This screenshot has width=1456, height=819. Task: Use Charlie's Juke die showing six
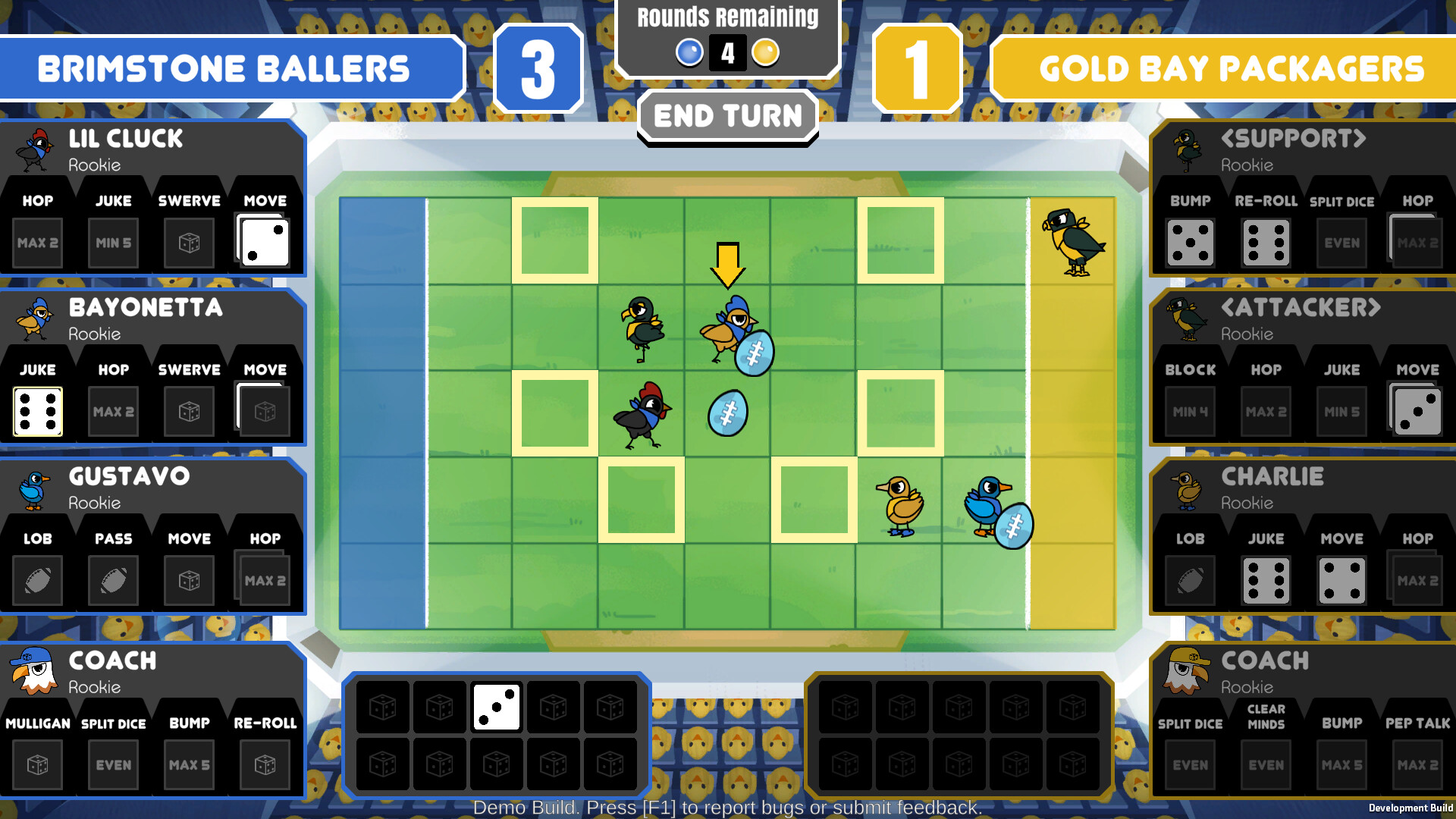coord(1265,580)
